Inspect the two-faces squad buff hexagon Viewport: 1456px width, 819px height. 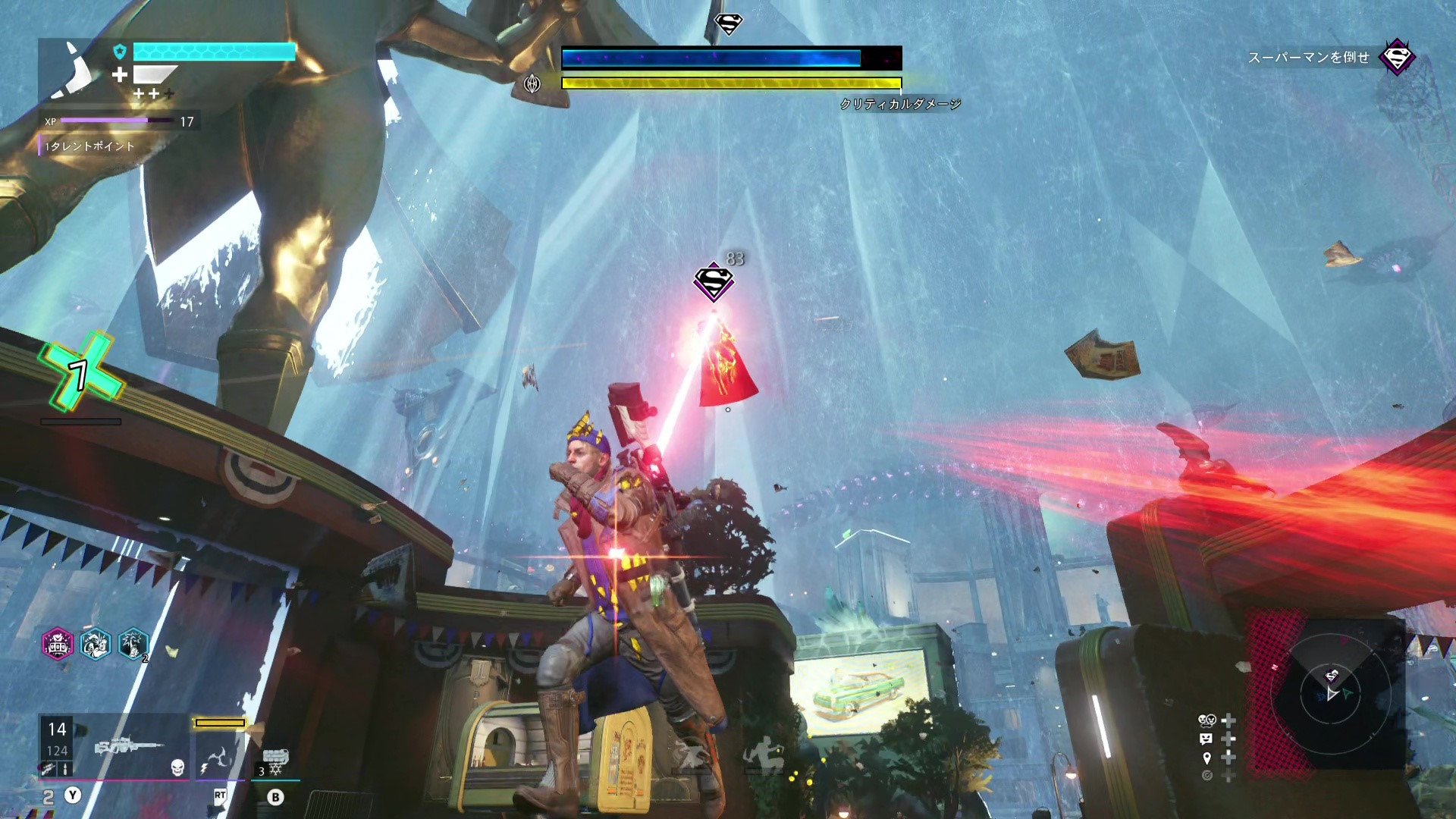(x=96, y=645)
